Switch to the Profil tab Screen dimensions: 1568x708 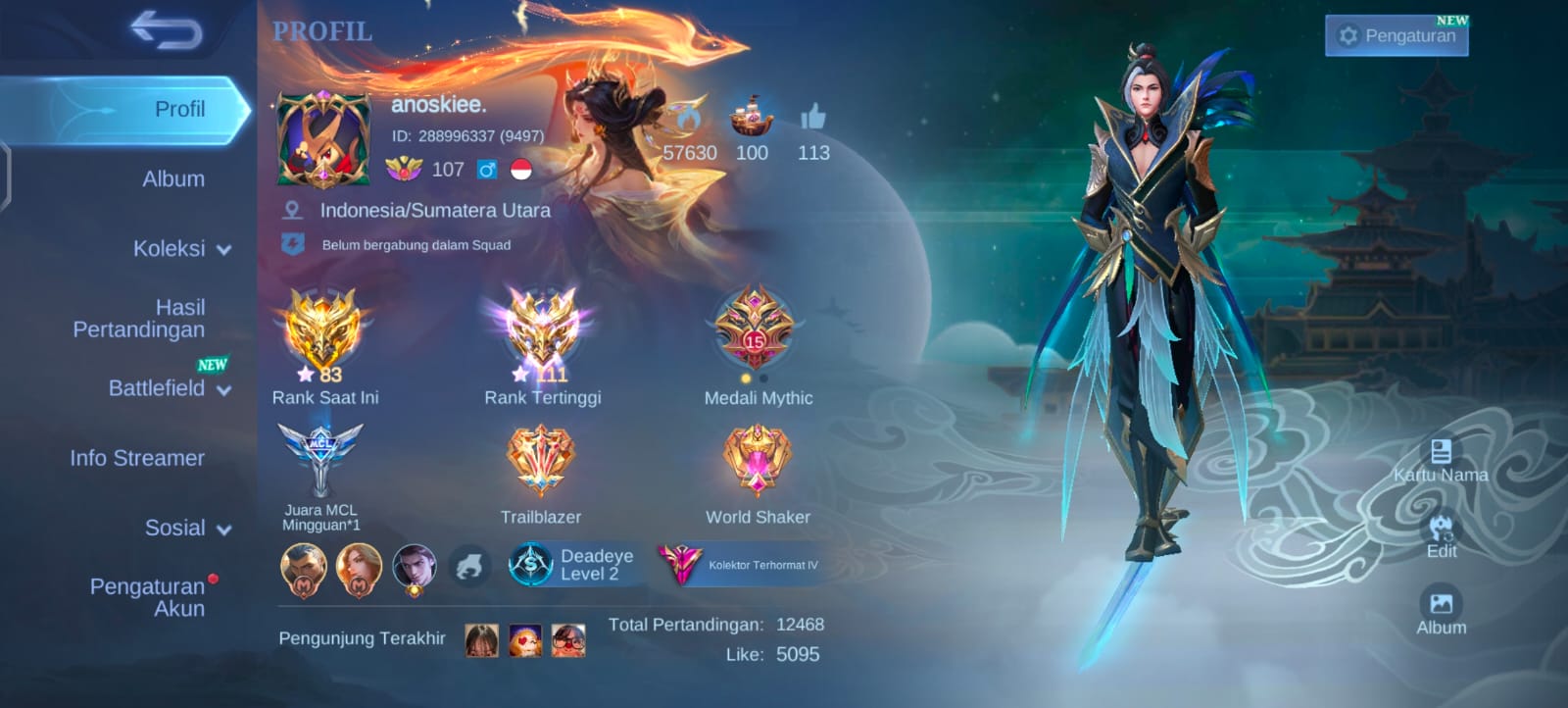(x=179, y=109)
